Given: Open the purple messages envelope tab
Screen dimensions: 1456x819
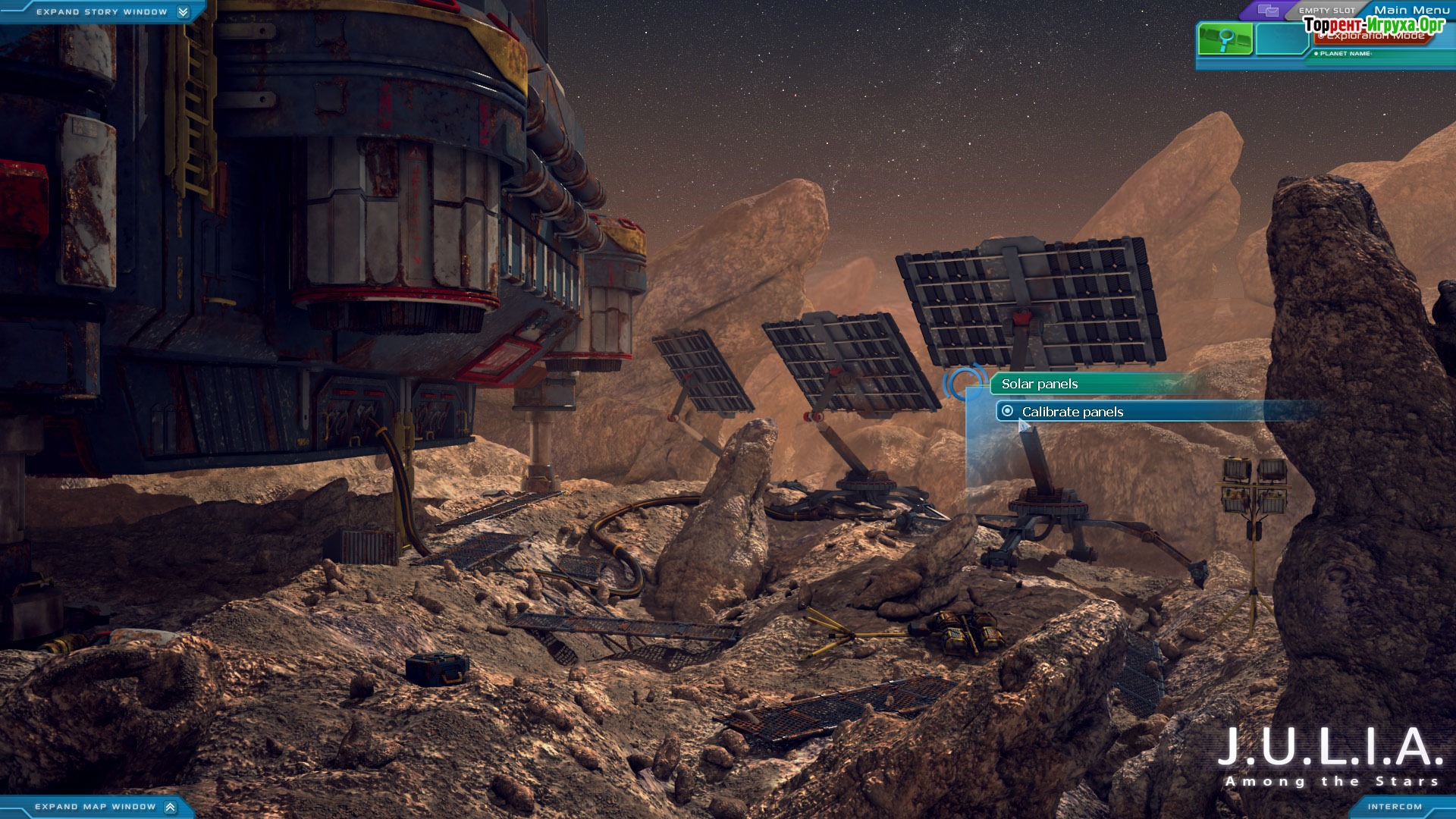Looking at the screenshot, I should coord(1268,11).
